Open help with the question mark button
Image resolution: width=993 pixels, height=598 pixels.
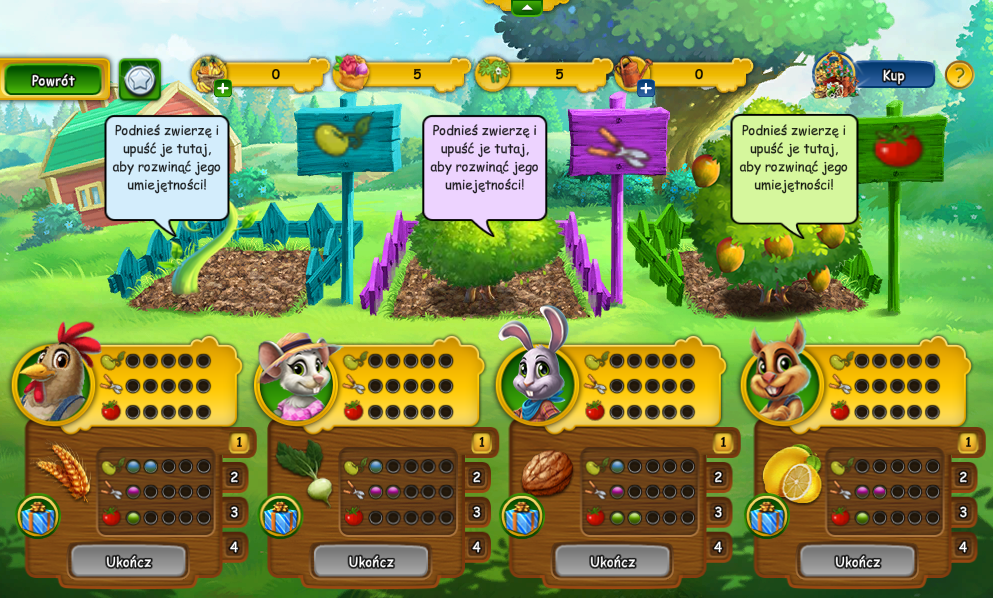click(x=959, y=75)
